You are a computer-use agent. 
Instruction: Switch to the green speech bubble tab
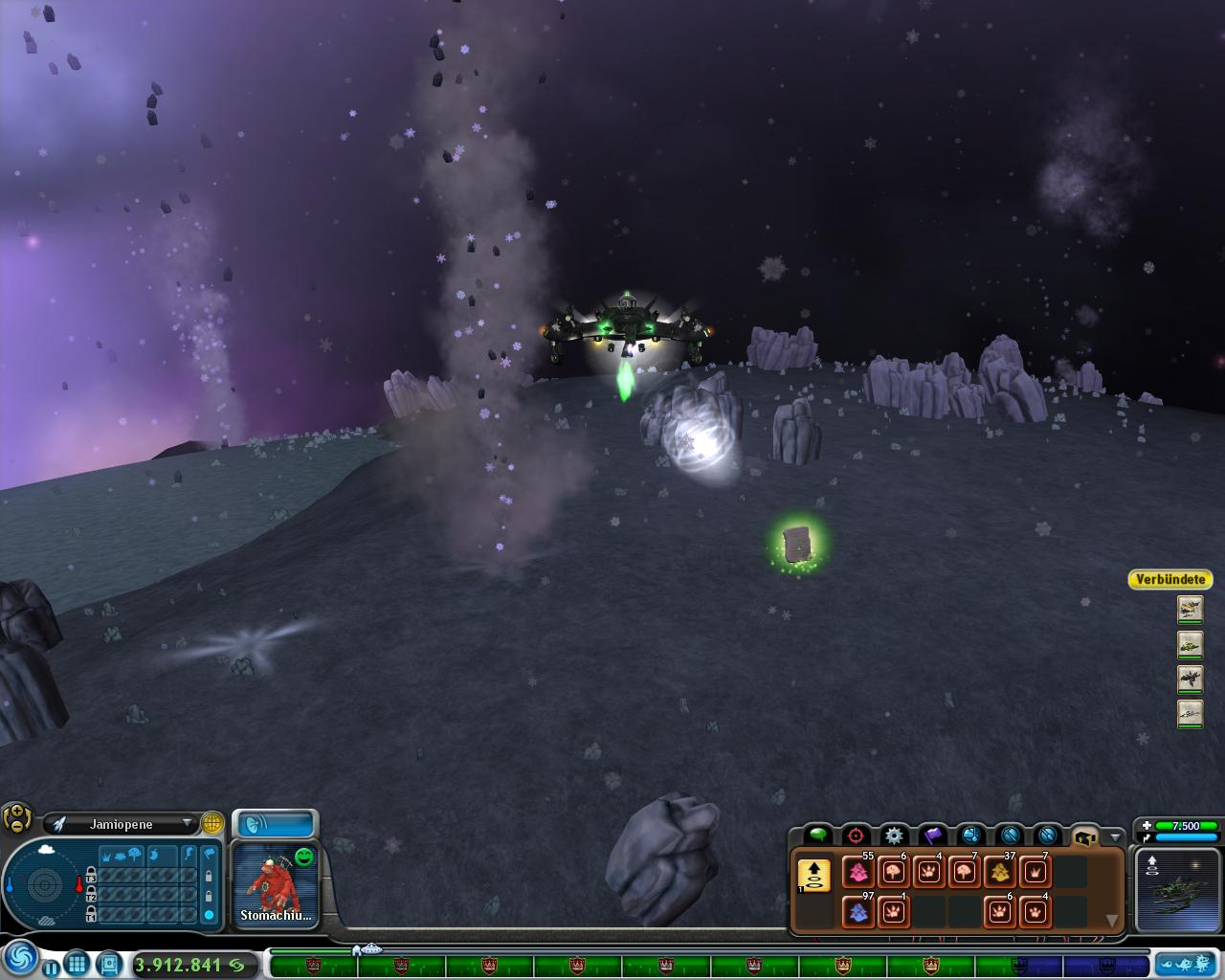pos(817,835)
